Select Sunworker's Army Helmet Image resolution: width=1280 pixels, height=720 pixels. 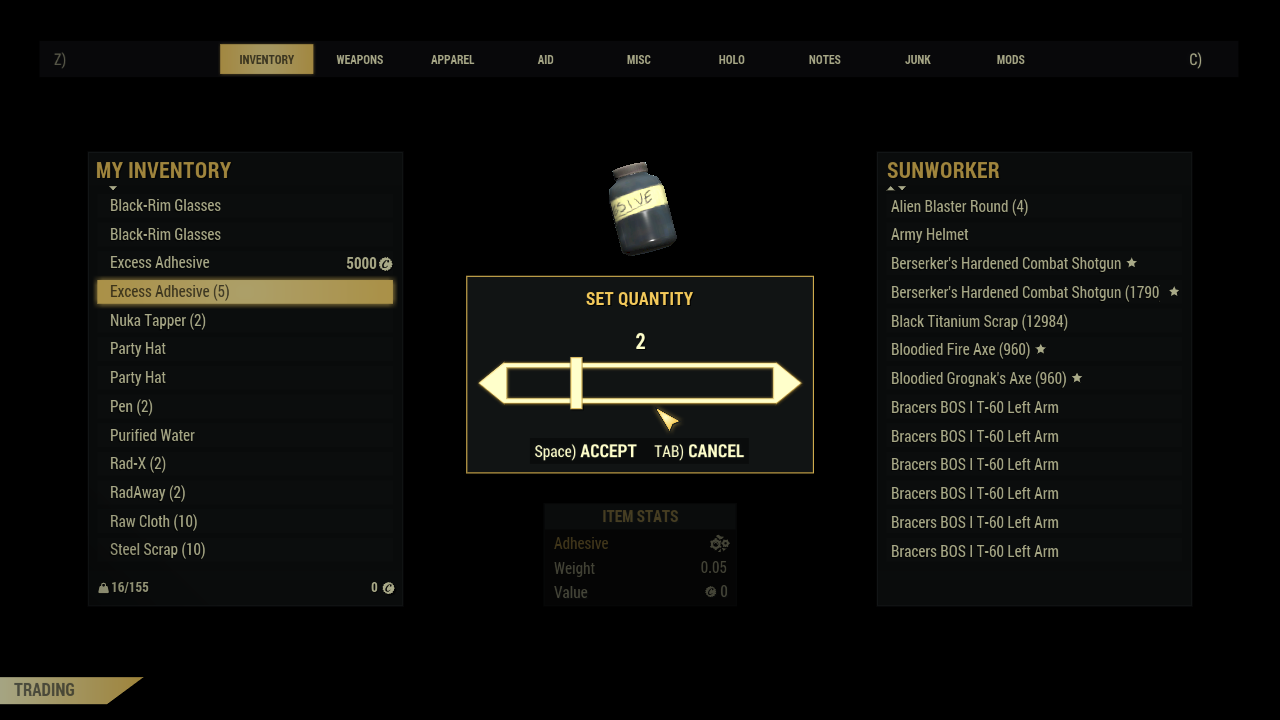click(930, 234)
